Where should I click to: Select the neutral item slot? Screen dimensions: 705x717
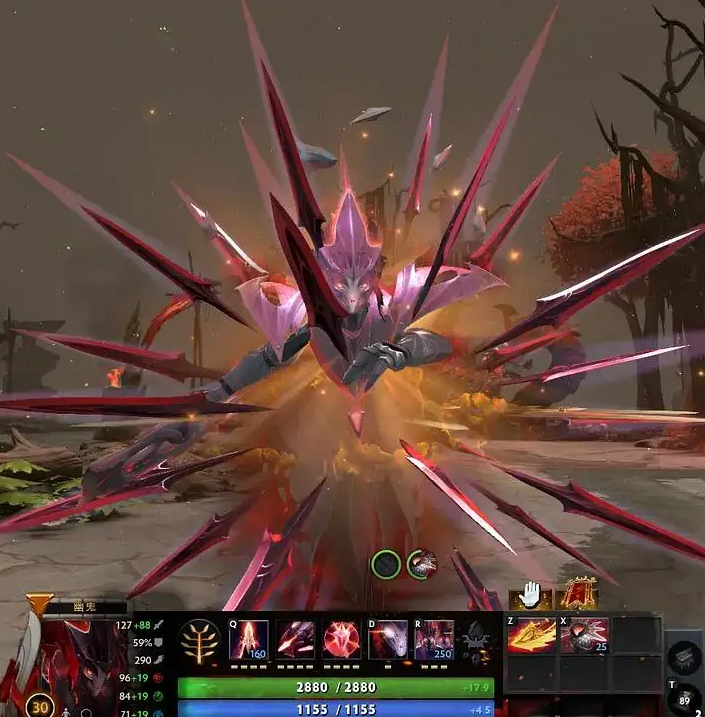pos(682,658)
